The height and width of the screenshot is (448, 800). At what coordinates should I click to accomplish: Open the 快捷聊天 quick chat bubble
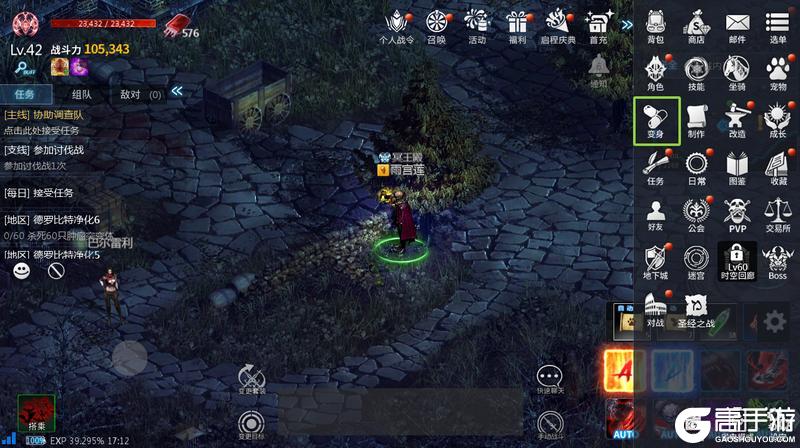click(548, 378)
